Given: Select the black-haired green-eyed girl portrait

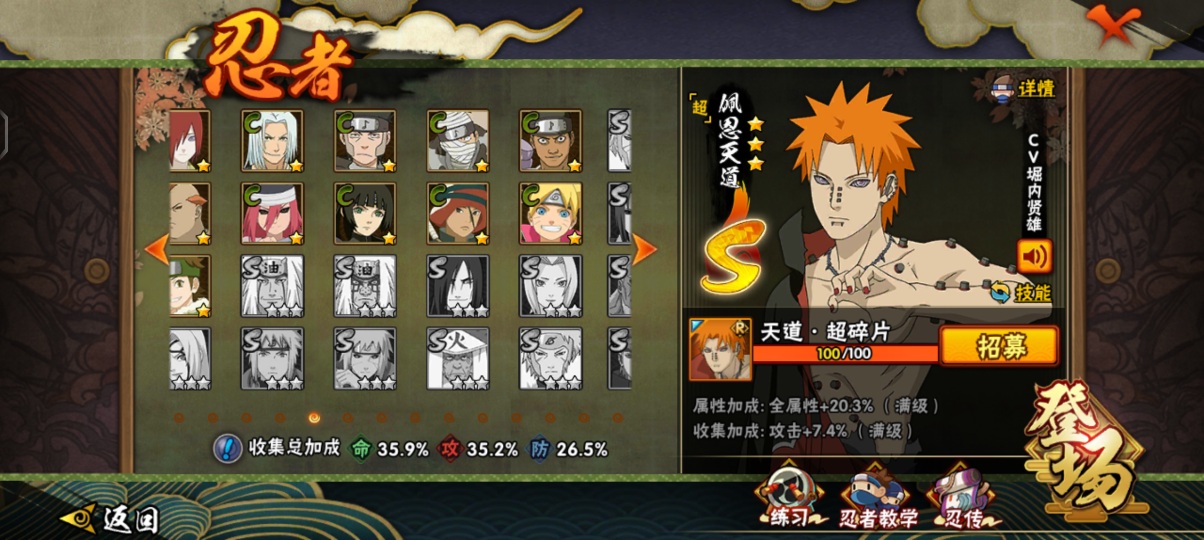Looking at the screenshot, I should point(365,213).
